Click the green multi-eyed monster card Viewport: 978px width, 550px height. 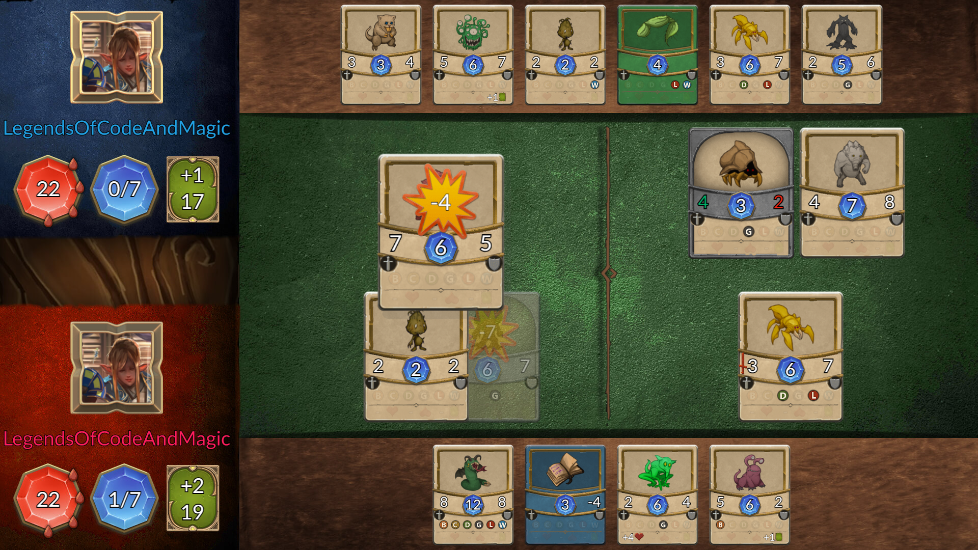(473, 54)
